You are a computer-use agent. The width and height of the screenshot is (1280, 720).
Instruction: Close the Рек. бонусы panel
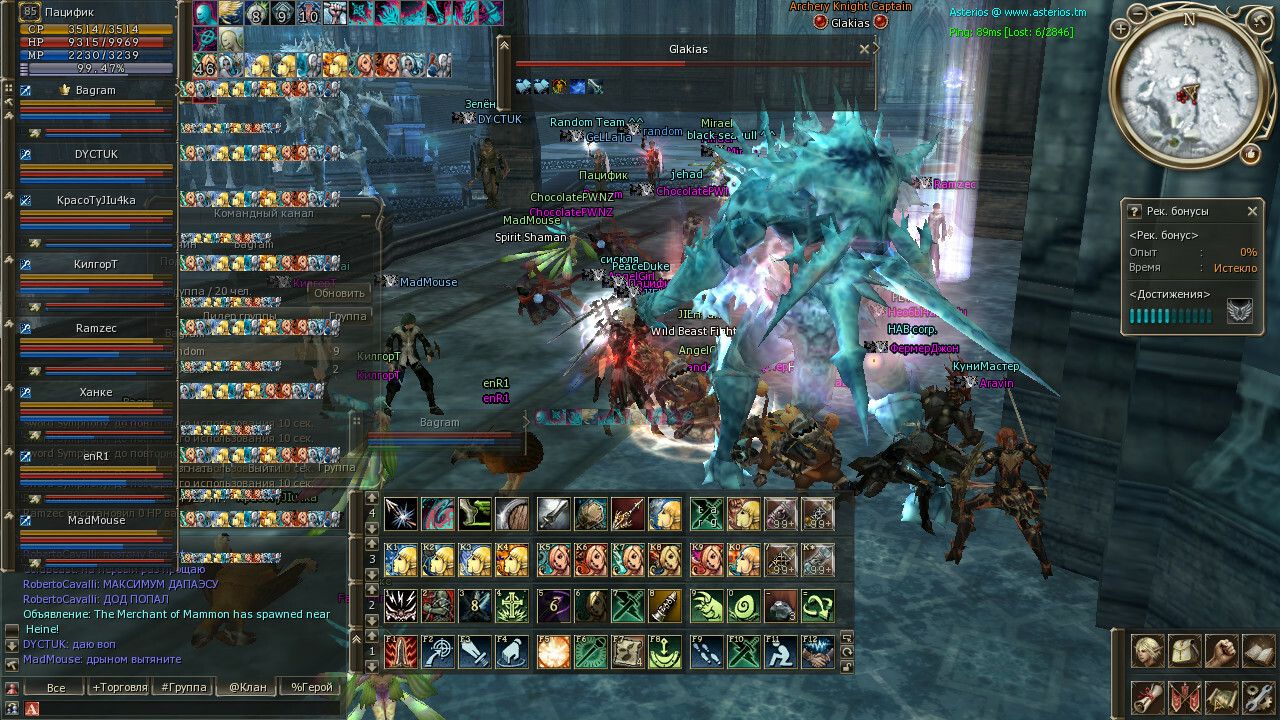[x=1252, y=212]
